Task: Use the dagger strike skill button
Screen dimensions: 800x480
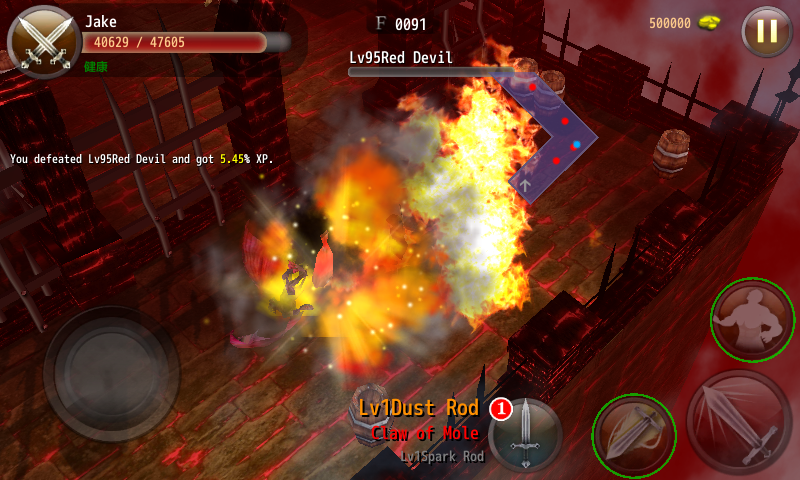Action: coord(634,435)
